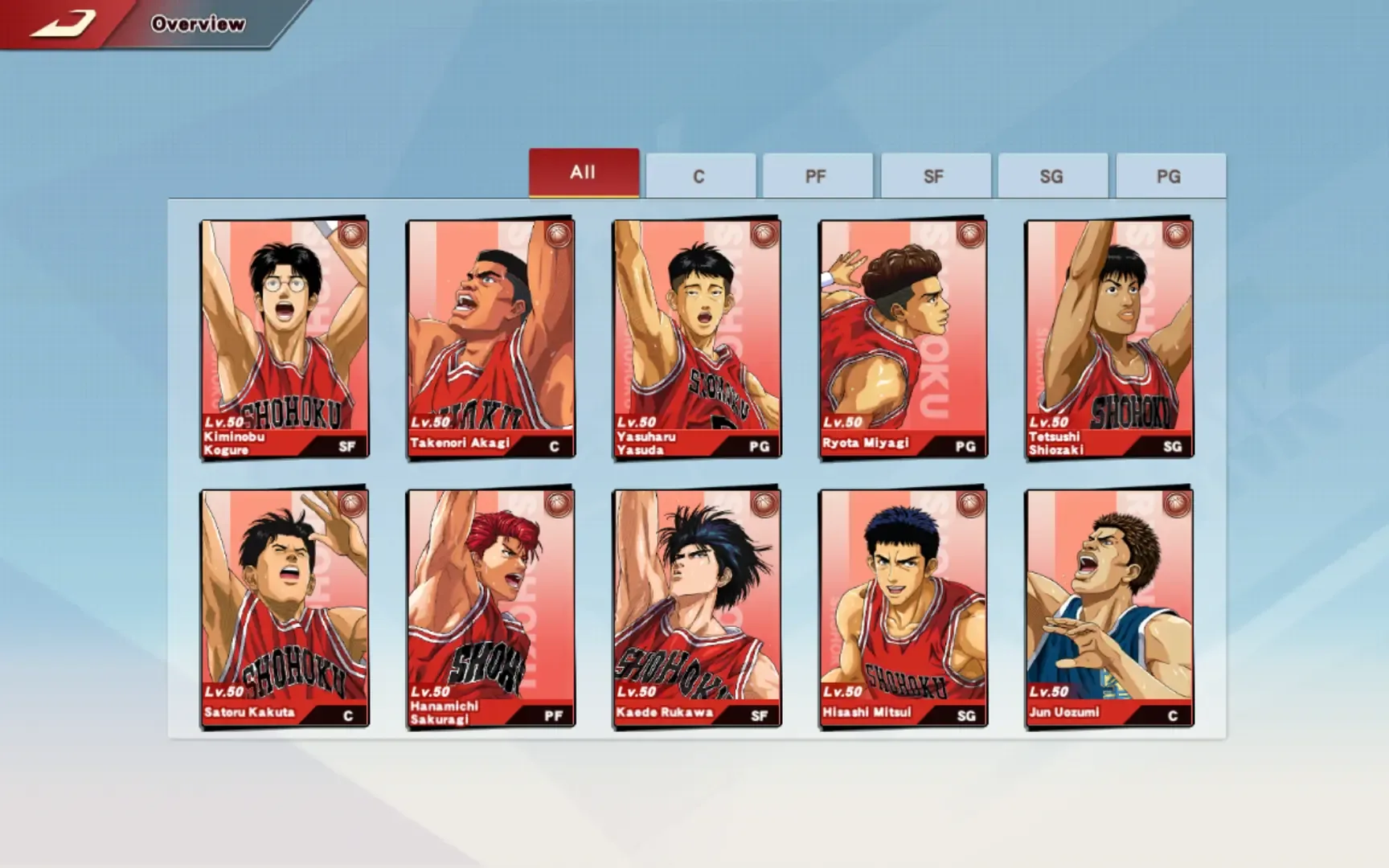Filter players by the PF position tab
This screenshot has height=868, width=1389.
(817, 175)
